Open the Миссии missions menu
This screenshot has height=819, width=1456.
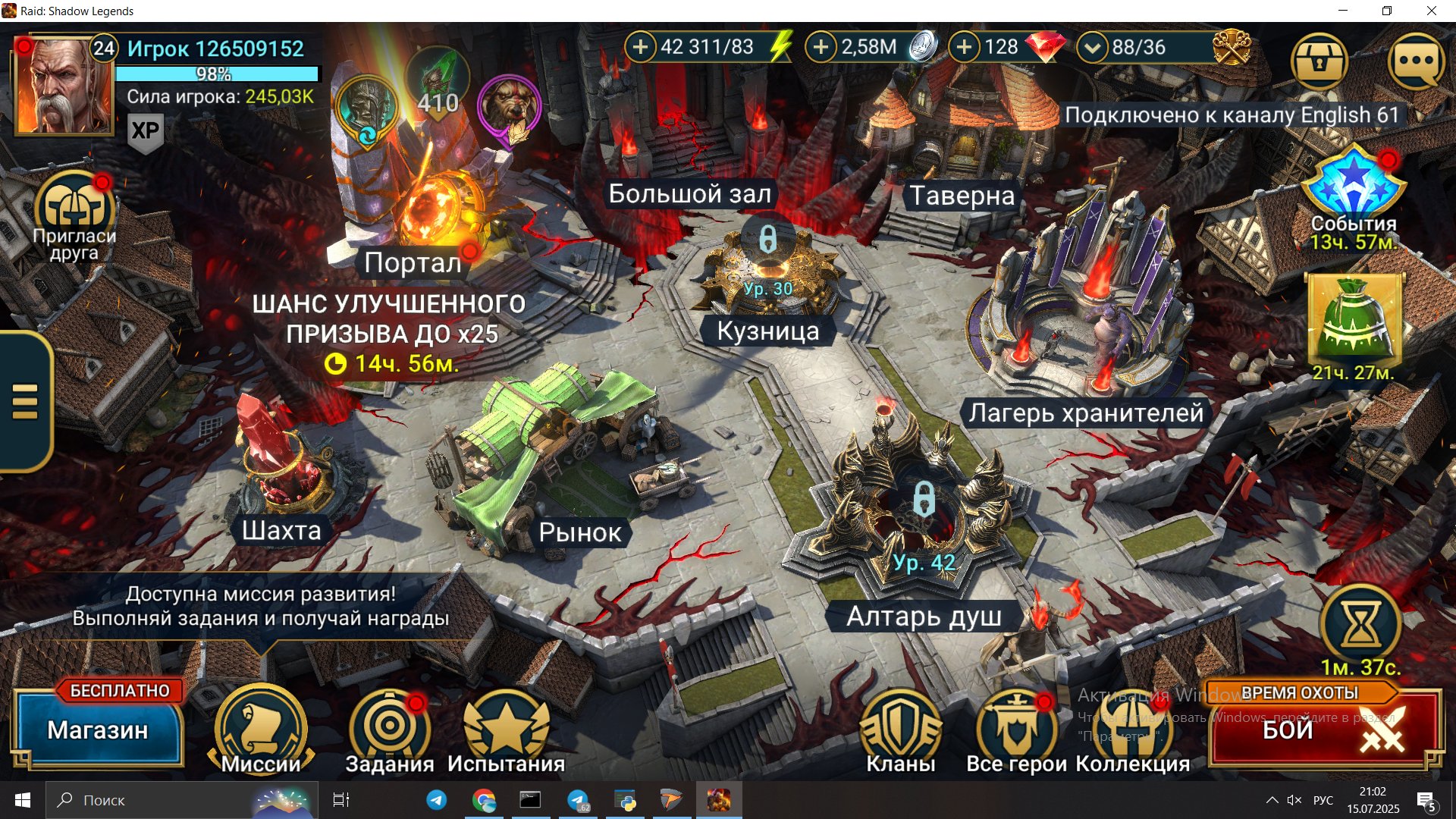pos(261,729)
